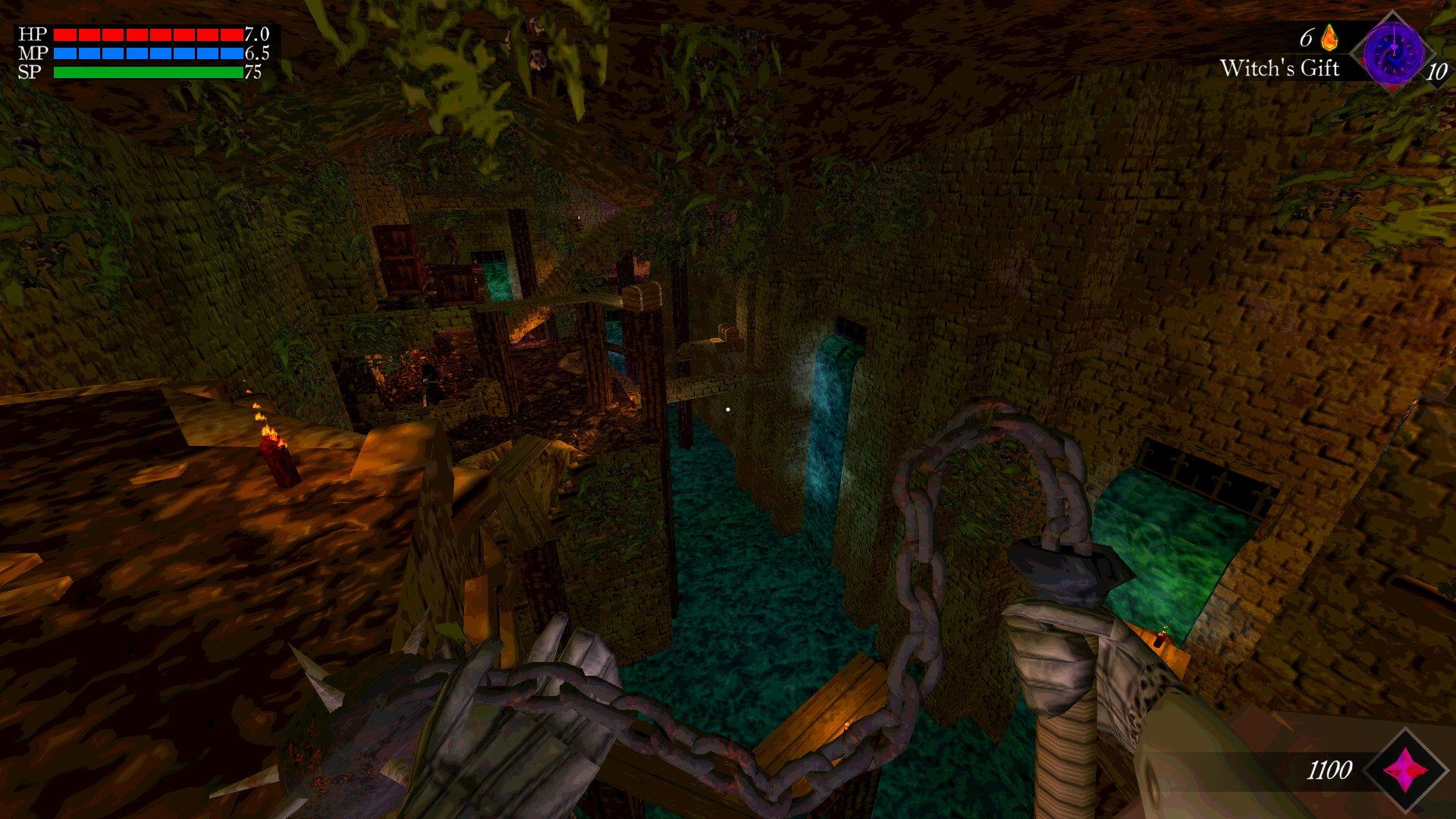This screenshot has width=1456, height=819.
Task: Click the orange flame spell icon
Action: (1330, 37)
